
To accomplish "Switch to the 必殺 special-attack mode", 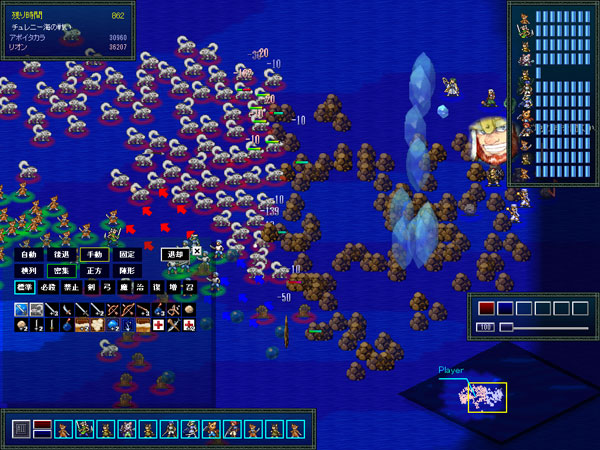I will (x=48, y=287).
